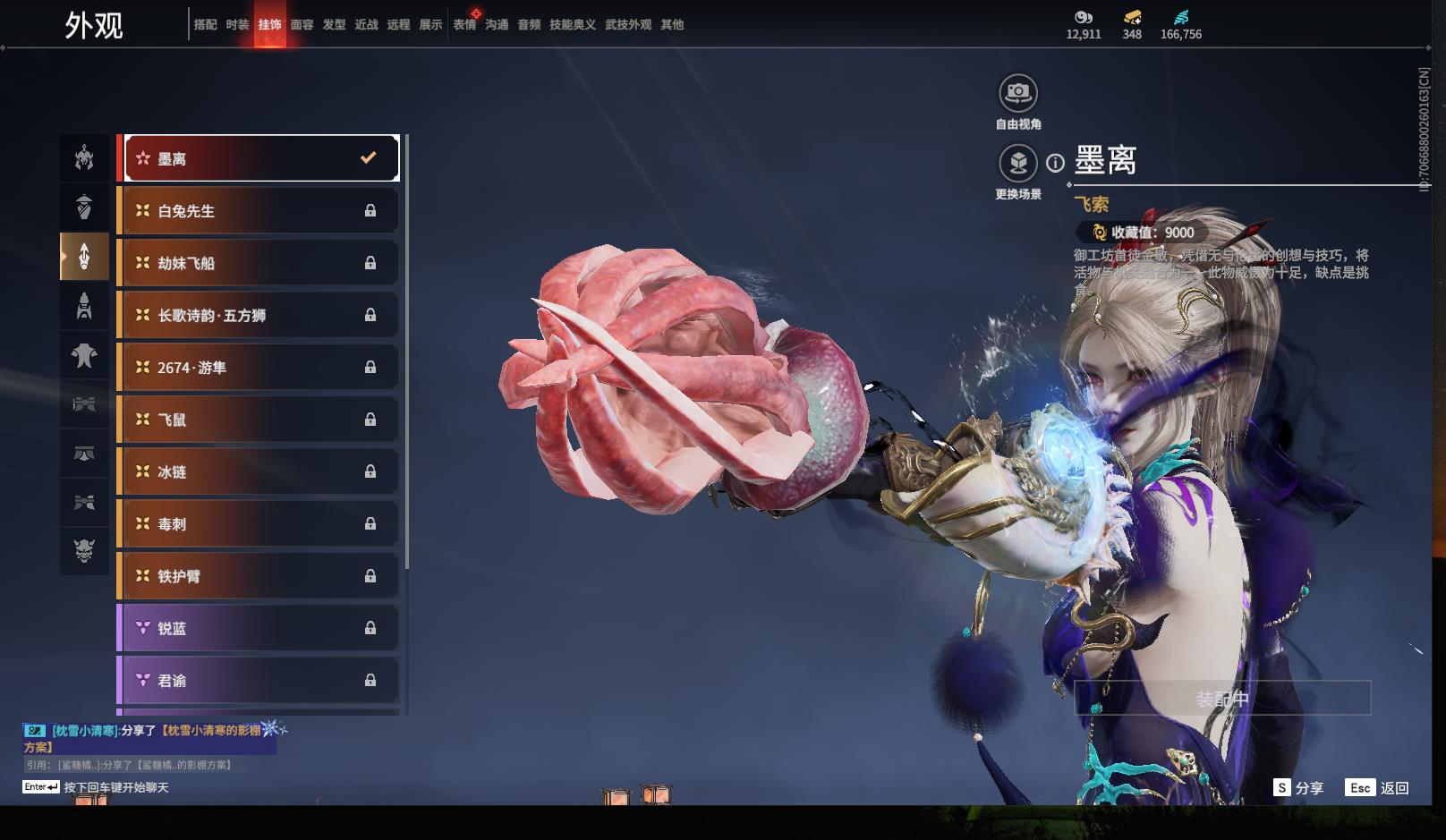The width and height of the screenshot is (1446, 840).
Task: Pick the 劫妹飞船 entry
Action: (x=259, y=263)
